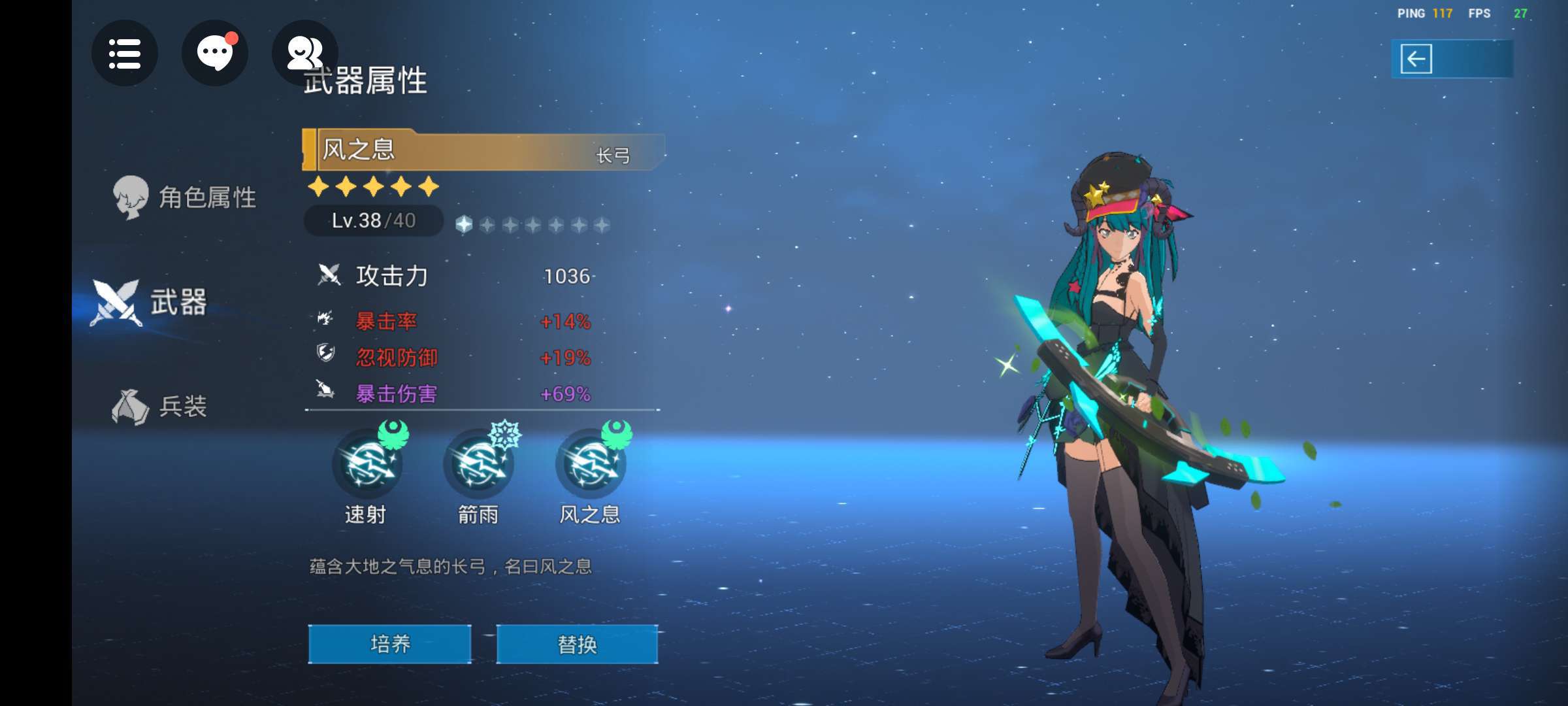
Task: Choose the 替换 button
Action: pos(577,645)
